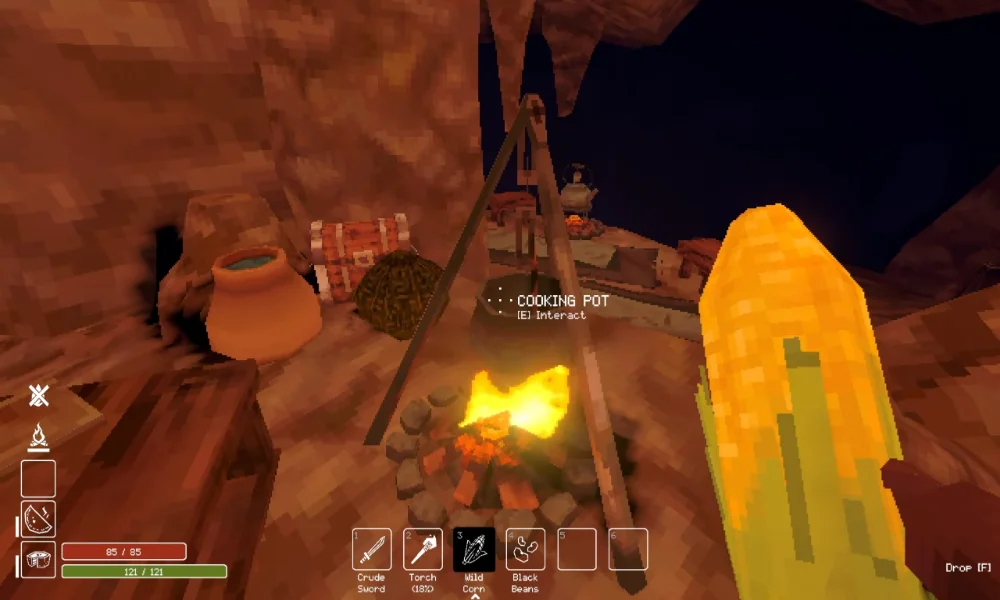Choose the Wild Corn hotbar slot

(474, 549)
